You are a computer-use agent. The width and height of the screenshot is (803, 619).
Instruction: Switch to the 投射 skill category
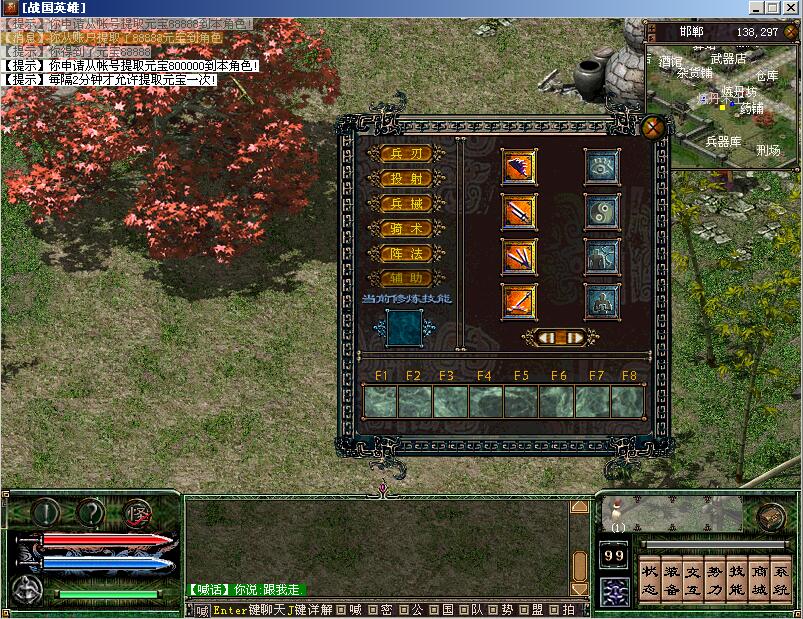(x=407, y=179)
